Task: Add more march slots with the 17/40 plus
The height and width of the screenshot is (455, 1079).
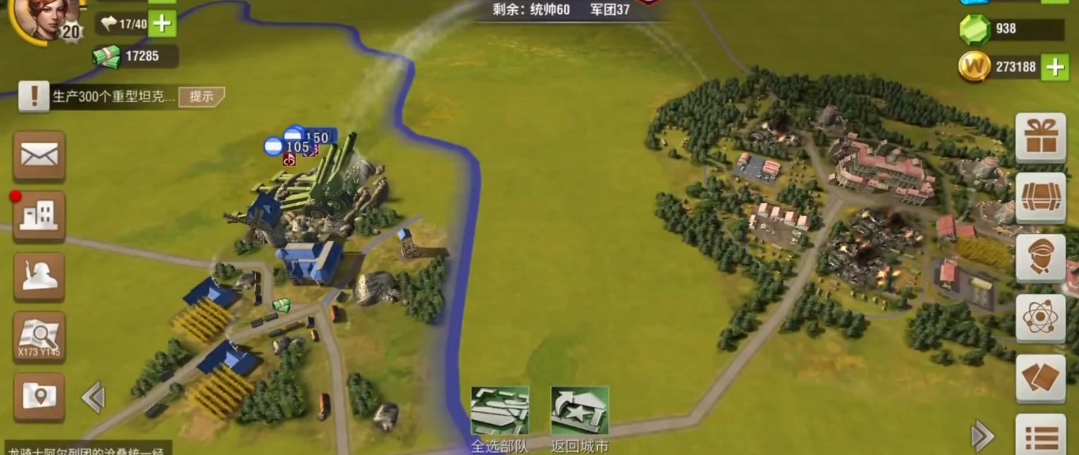Action: point(161,23)
